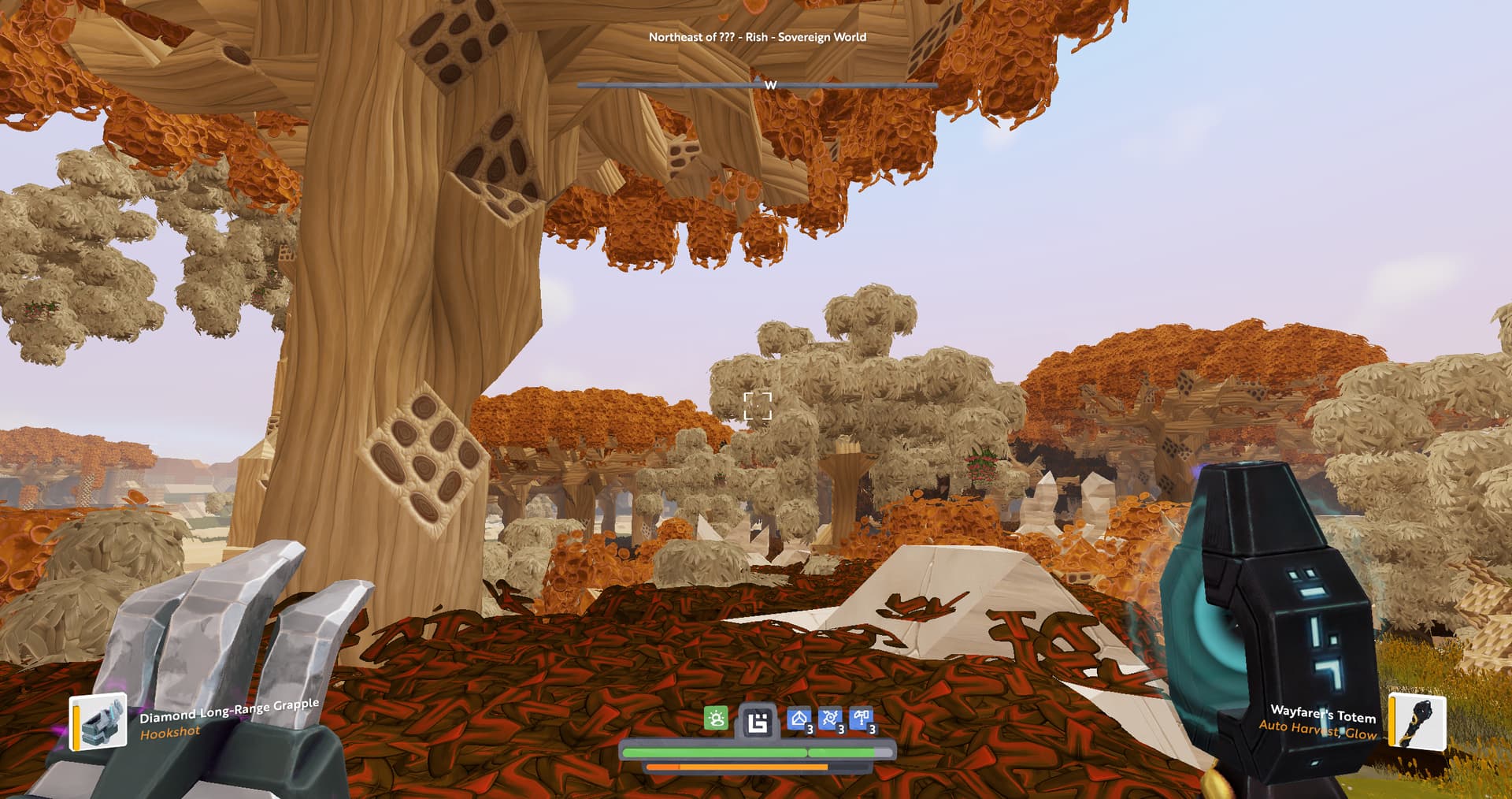Click the compass bar's W marker
Screen dimensions: 1512x799
[x=770, y=85]
